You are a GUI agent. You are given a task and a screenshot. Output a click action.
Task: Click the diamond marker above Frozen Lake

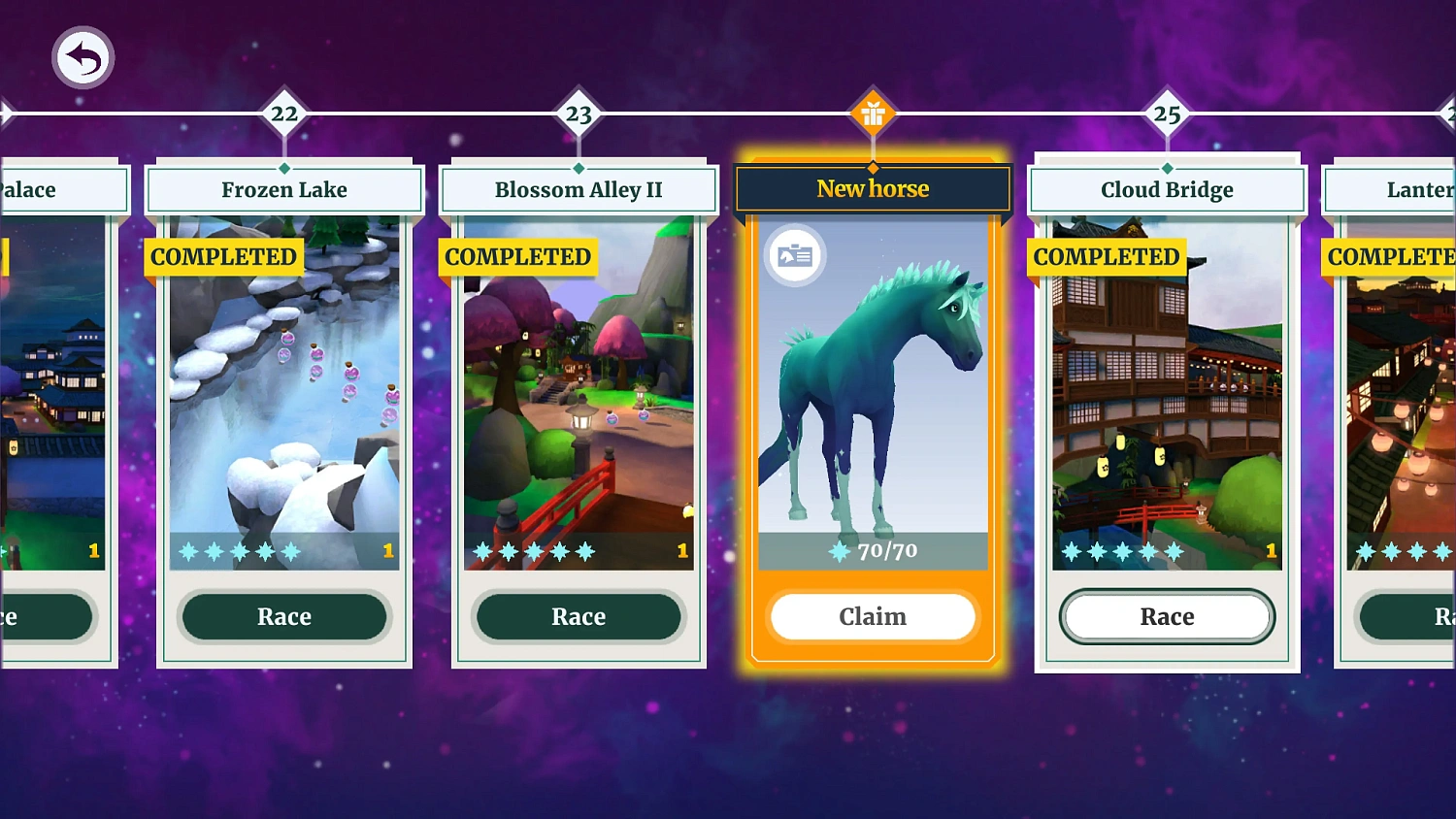point(284,114)
